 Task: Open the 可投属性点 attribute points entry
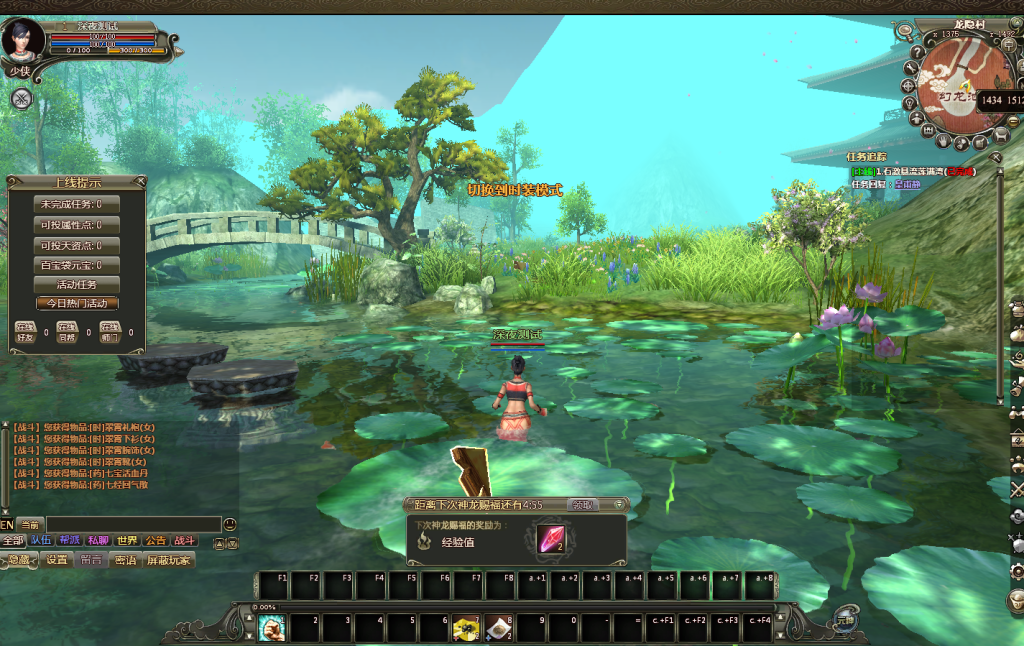[x=77, y=225]
